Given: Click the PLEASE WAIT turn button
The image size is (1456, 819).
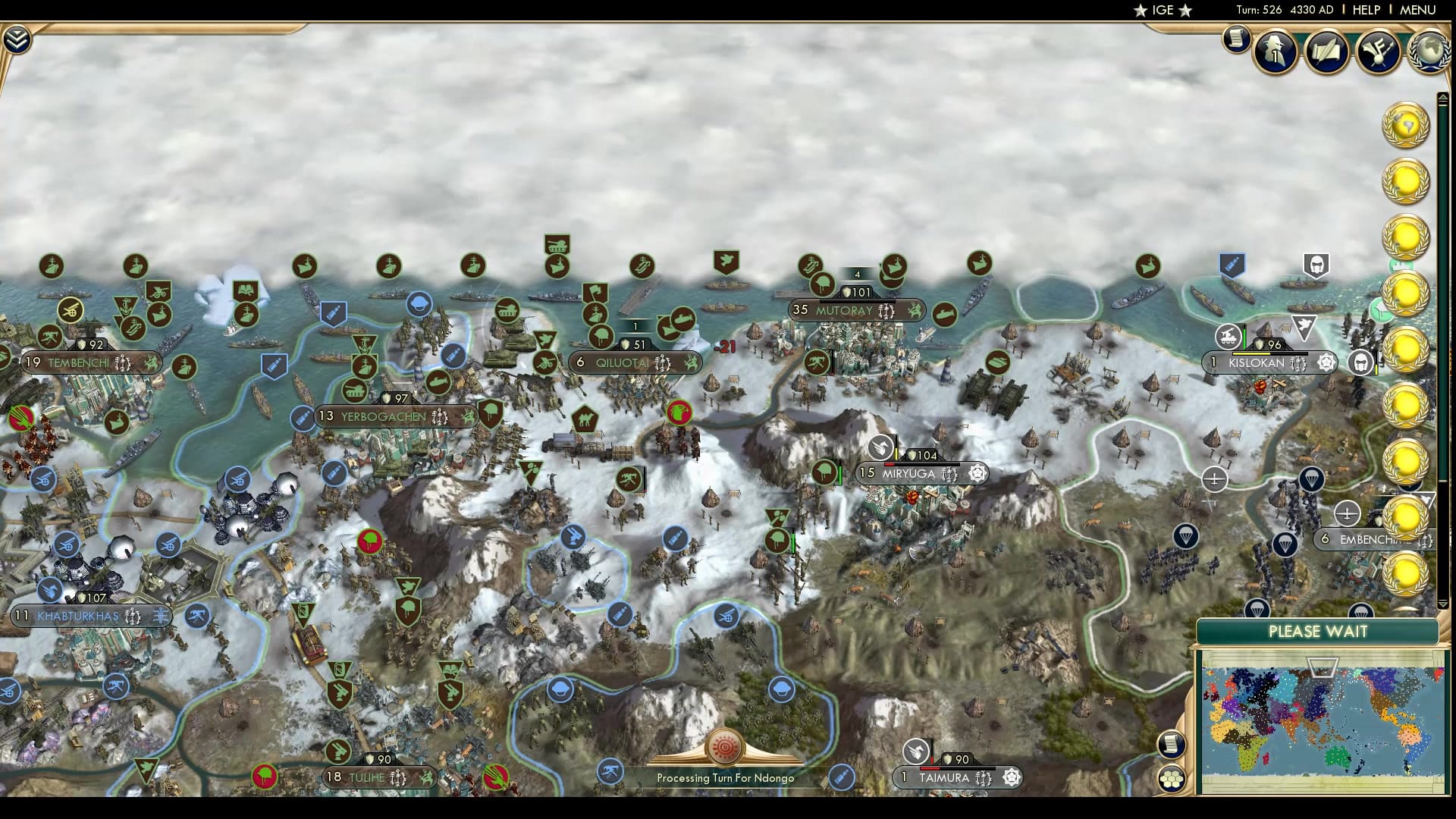Looking at the screenshot, I should click(1317, 632).
